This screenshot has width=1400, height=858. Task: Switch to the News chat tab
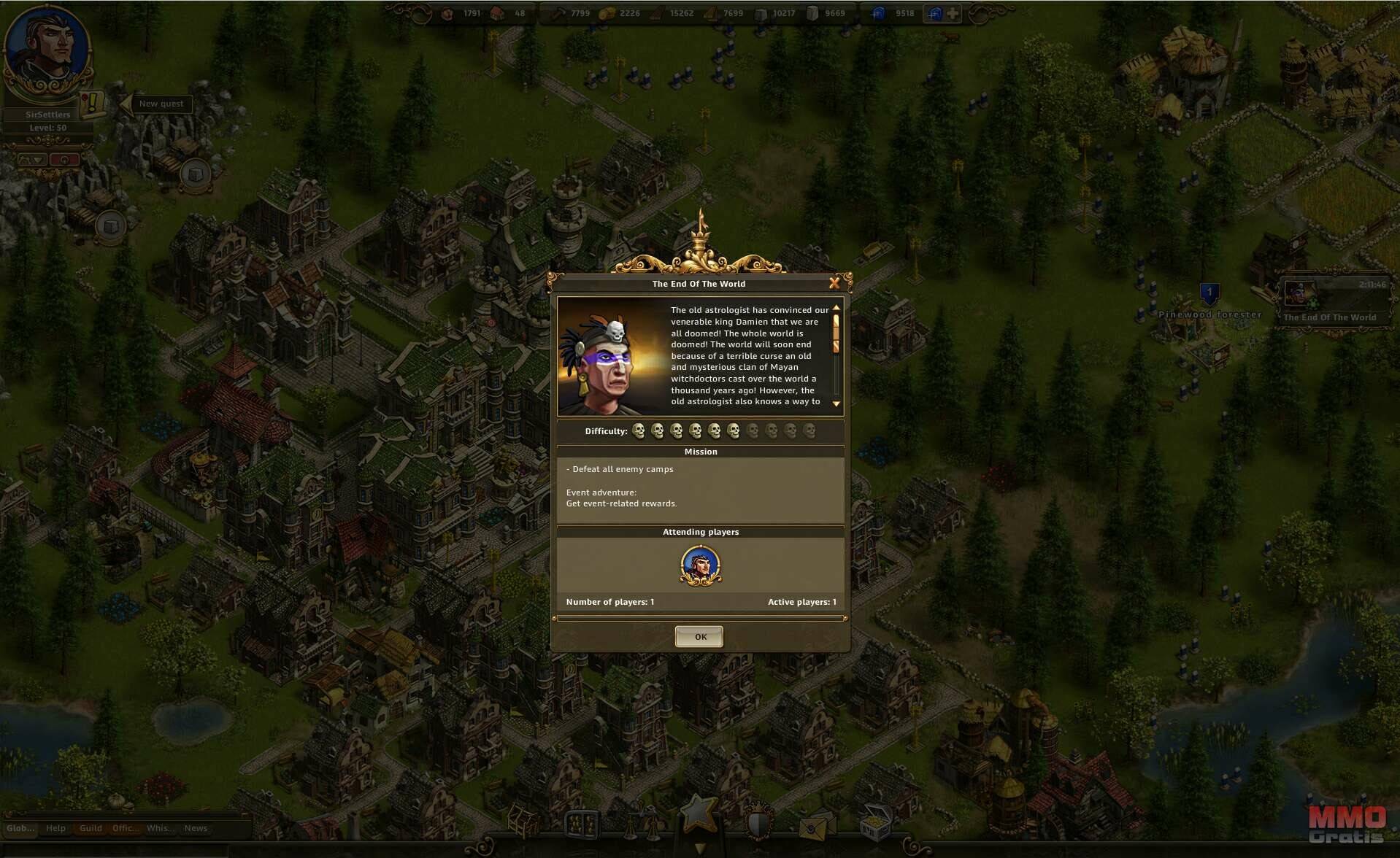196,828
